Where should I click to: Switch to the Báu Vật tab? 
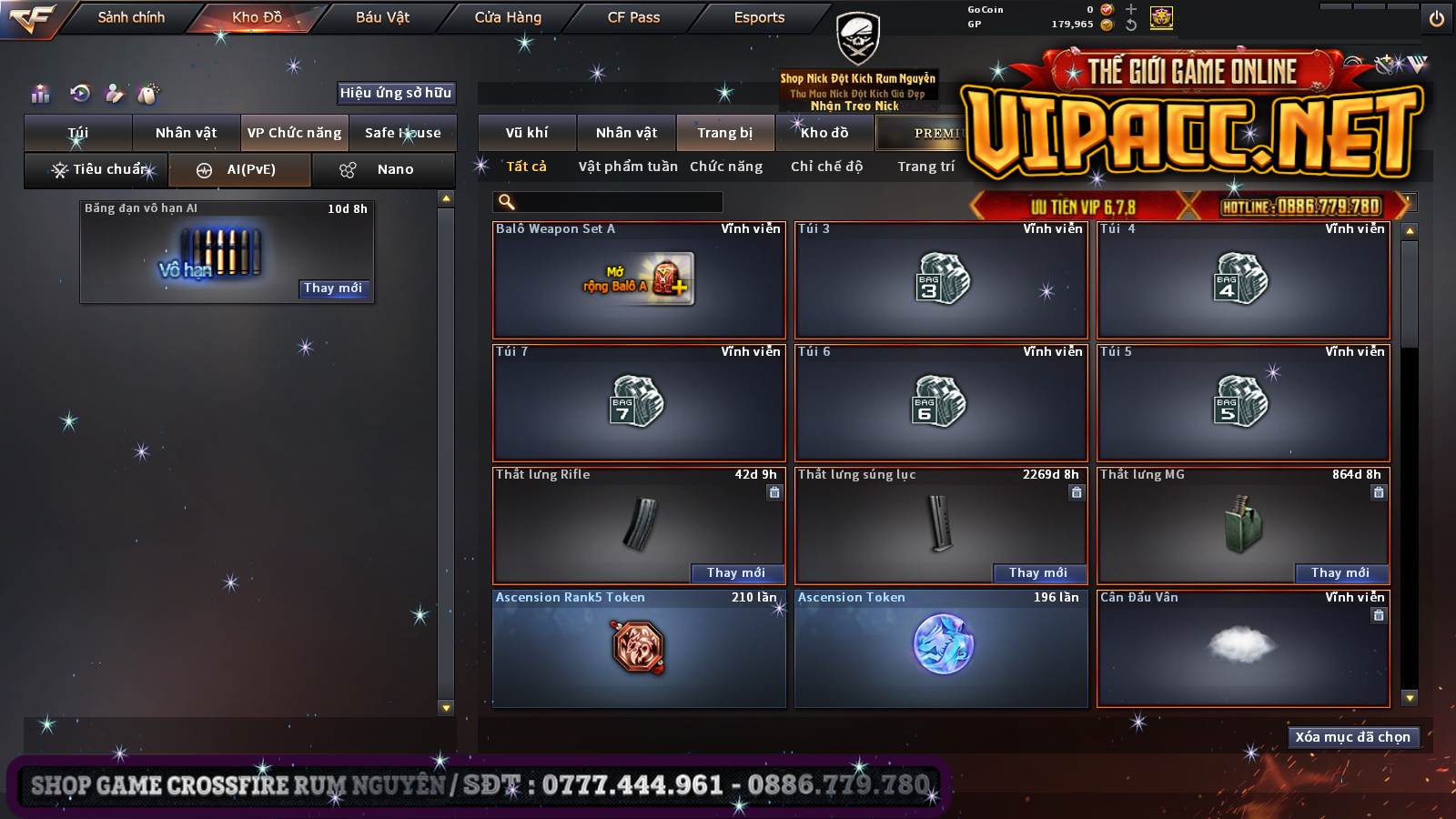coord(382,17)
